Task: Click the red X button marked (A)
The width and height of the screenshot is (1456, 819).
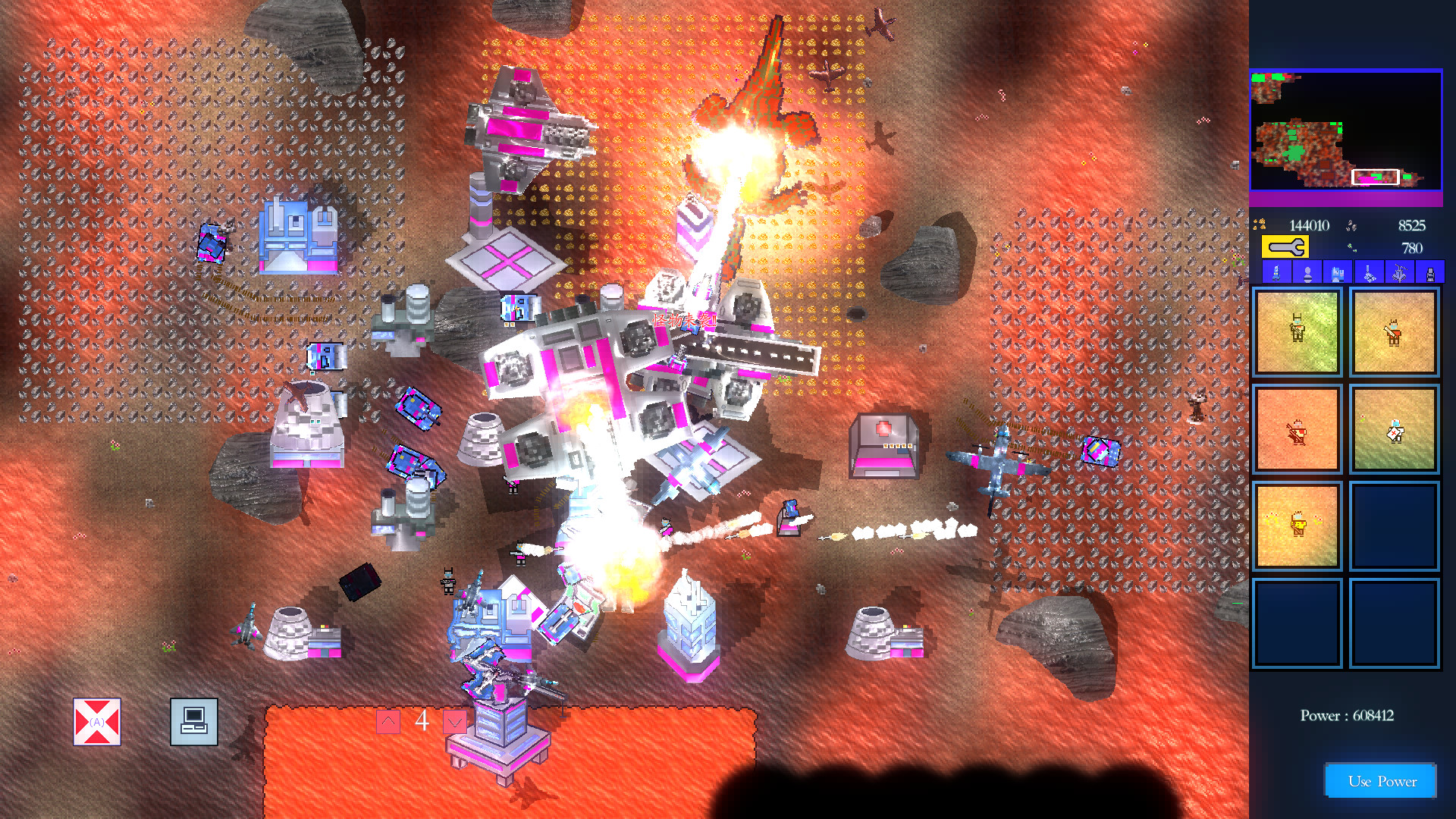Action: point(97,722)
